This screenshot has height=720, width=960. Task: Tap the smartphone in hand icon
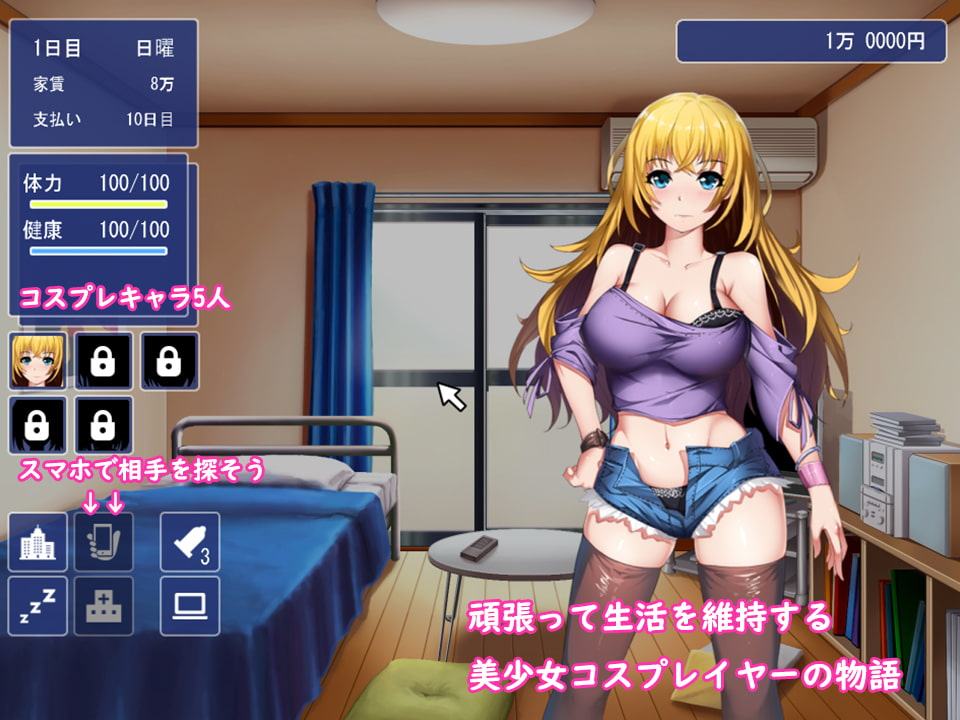(104, 542)
